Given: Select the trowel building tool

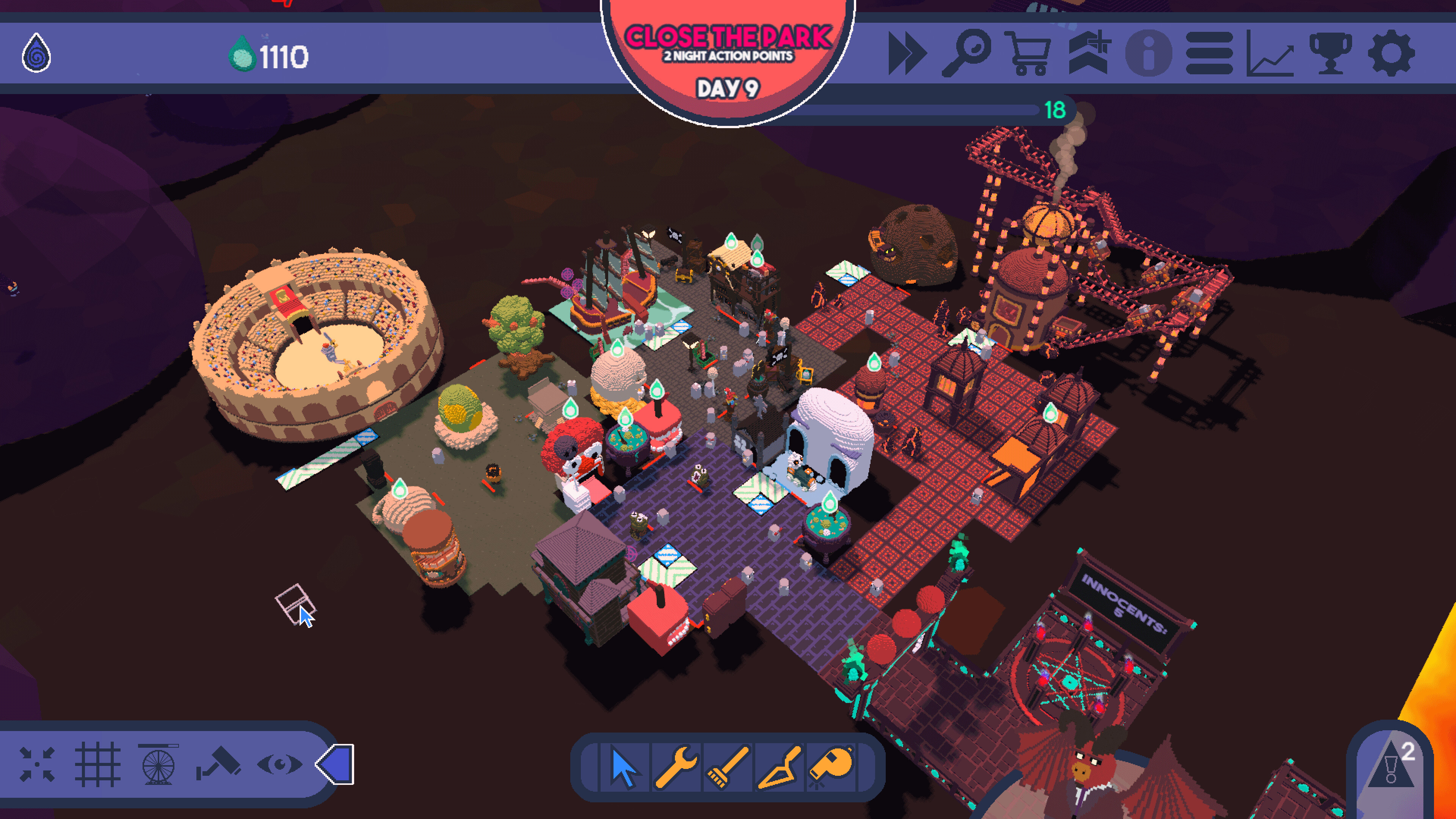Looking at the screenshot, I should tap(780, 766).
